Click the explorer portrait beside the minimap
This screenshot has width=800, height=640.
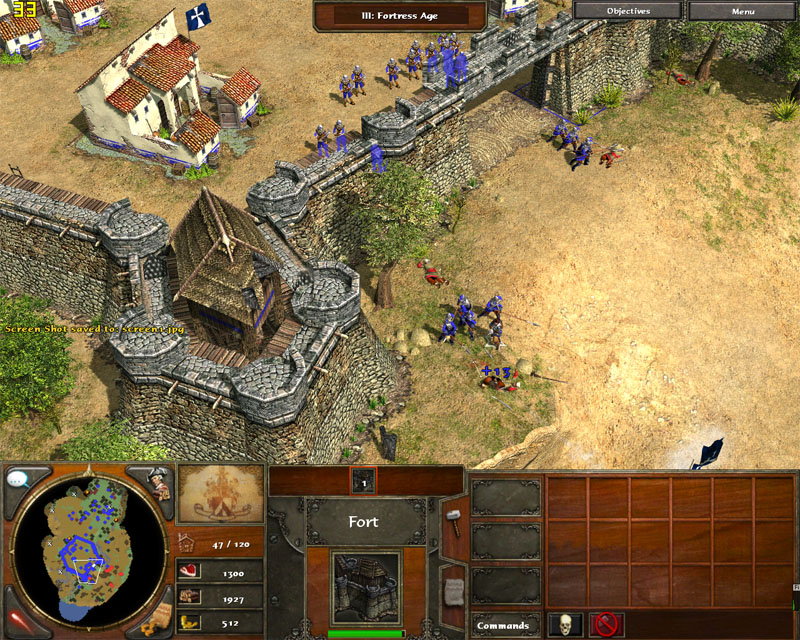point(160,481)
